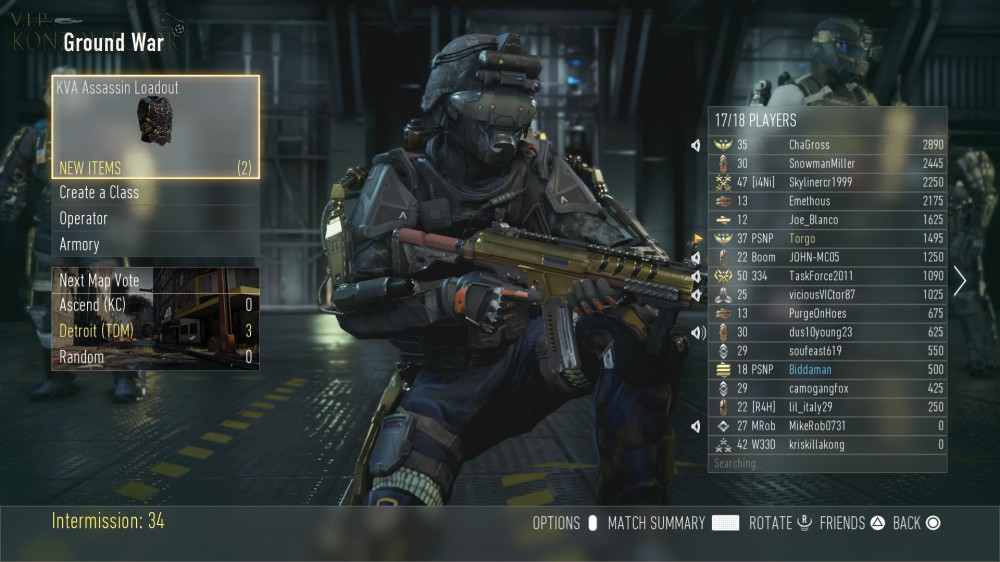
Task: Select player ChaGross in the lobby list
Action: click(x=827, y=145)
